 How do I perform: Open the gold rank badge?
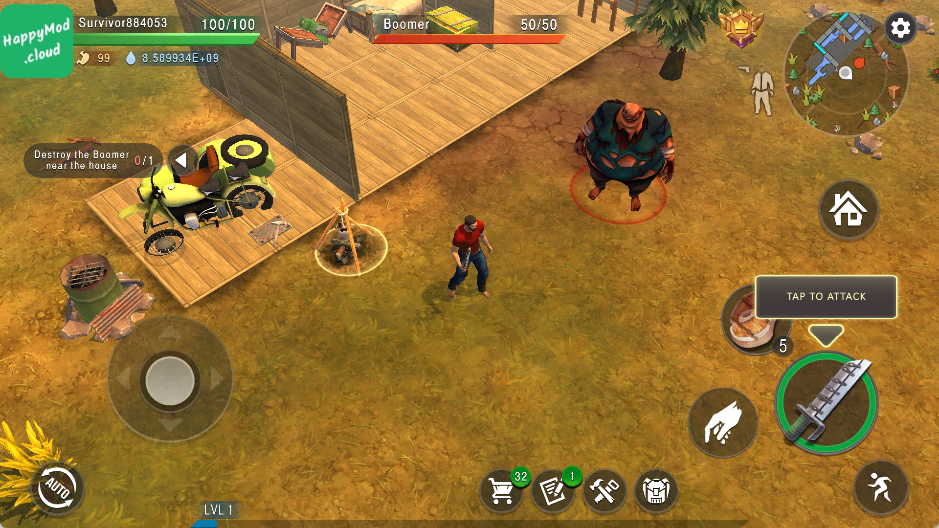[x=743, y=29]
